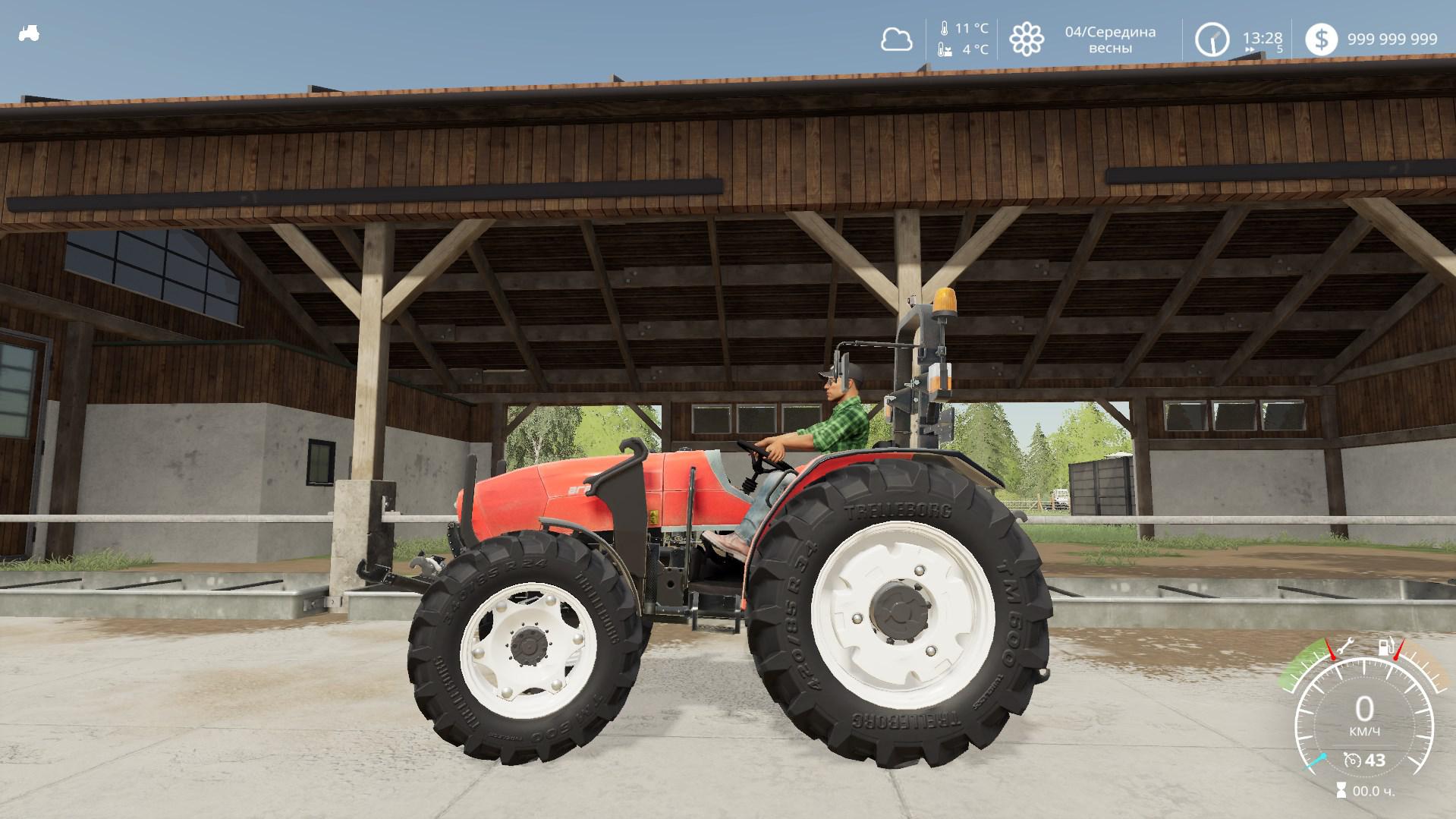The width and height of the screenshot is (1456, 819).
Task: Select the wrench damage icon on gauge
Action: (x=1344, y=647)
